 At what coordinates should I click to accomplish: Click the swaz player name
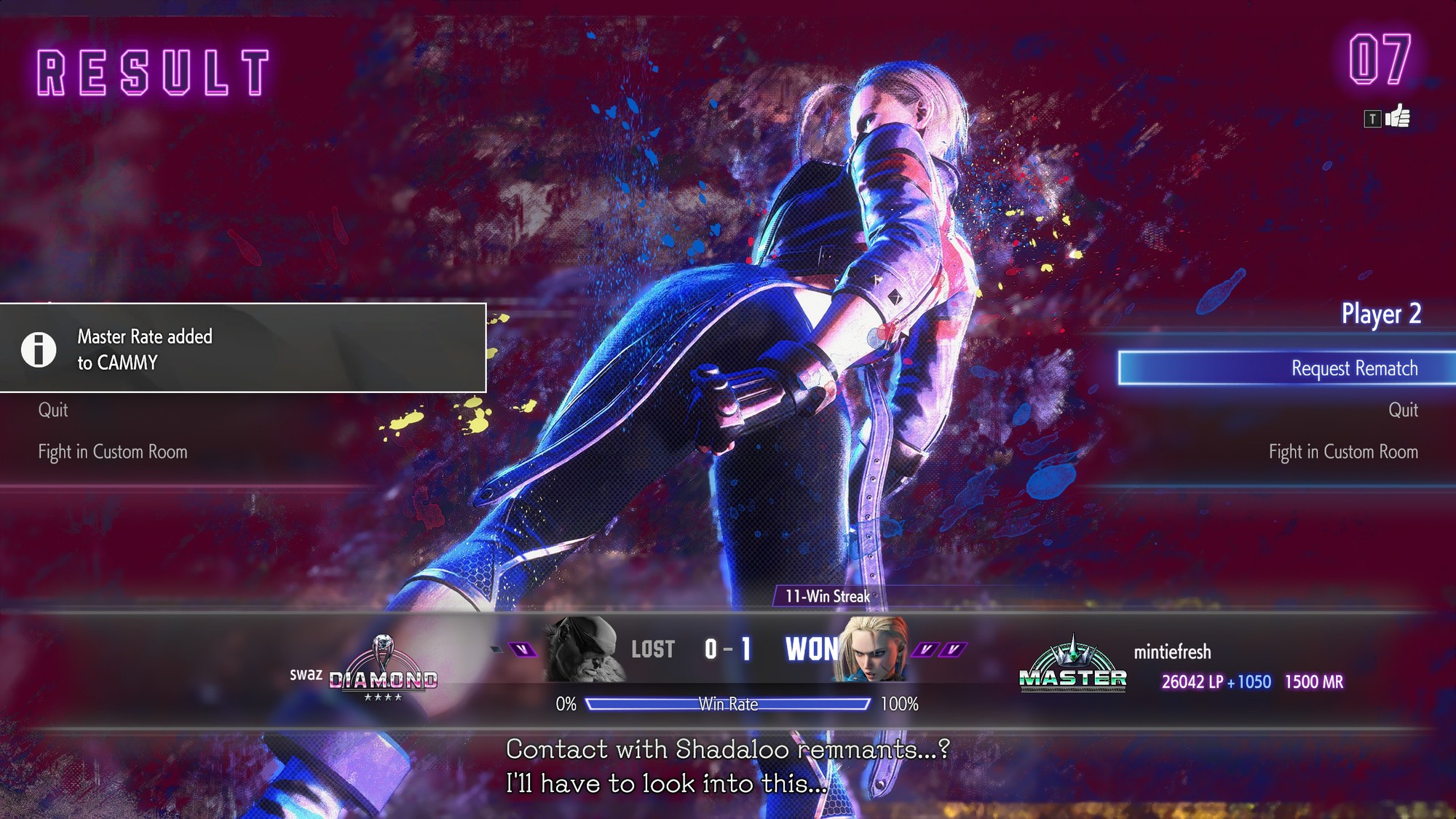[x=306, y=674]
